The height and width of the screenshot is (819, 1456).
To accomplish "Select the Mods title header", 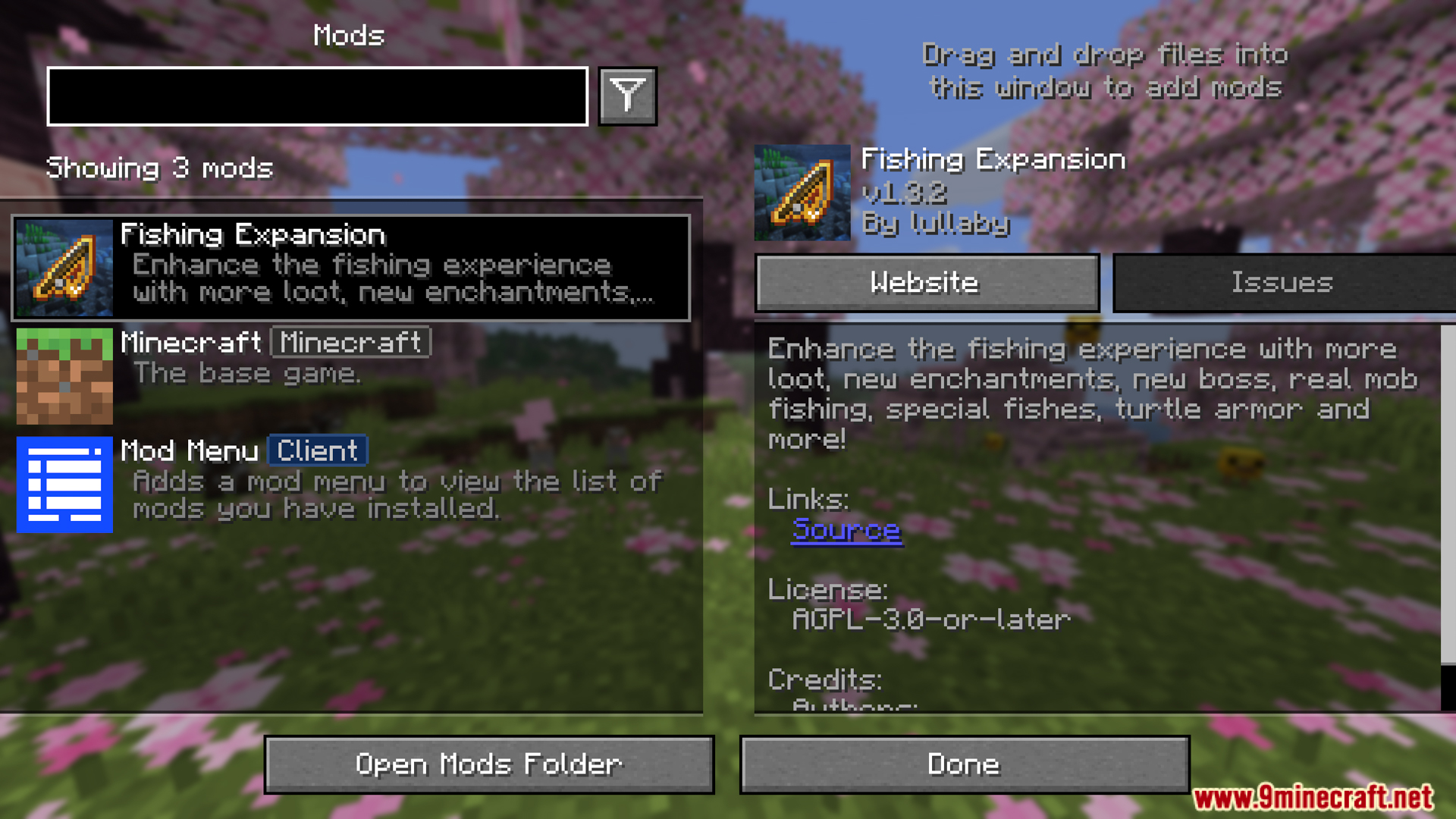I will [348, 35].
